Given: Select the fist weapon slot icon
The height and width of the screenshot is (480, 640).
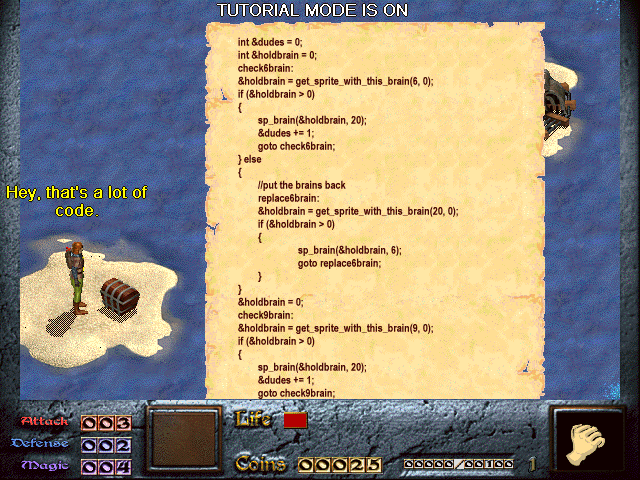Looking at the screenshot, I should (588, 441).
